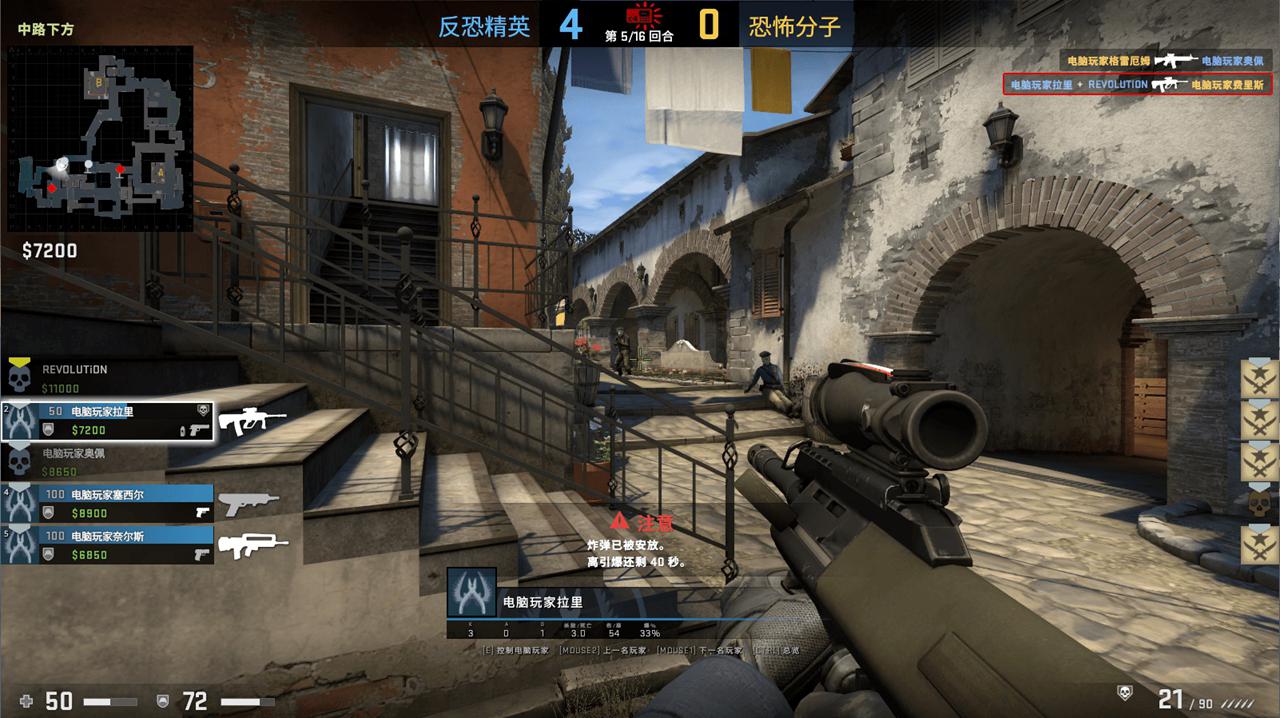Spectate 电脑玩家塞西尔 from the team list
The height and width of the screenshot is (718, 1280).
tap(107, 503)
